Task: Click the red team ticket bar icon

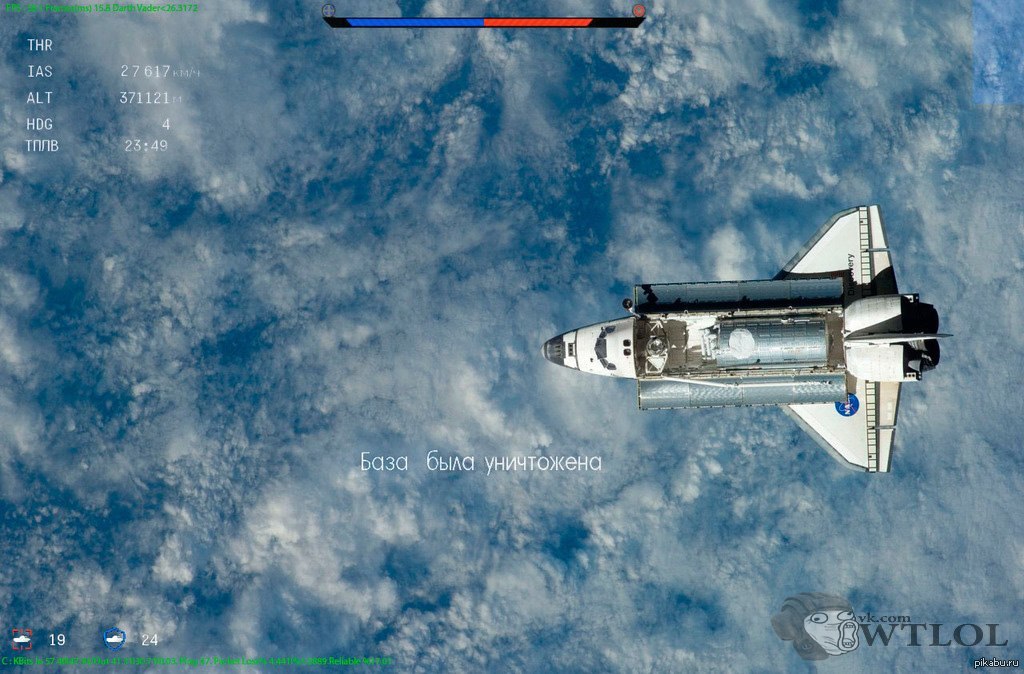Action: 638,11
